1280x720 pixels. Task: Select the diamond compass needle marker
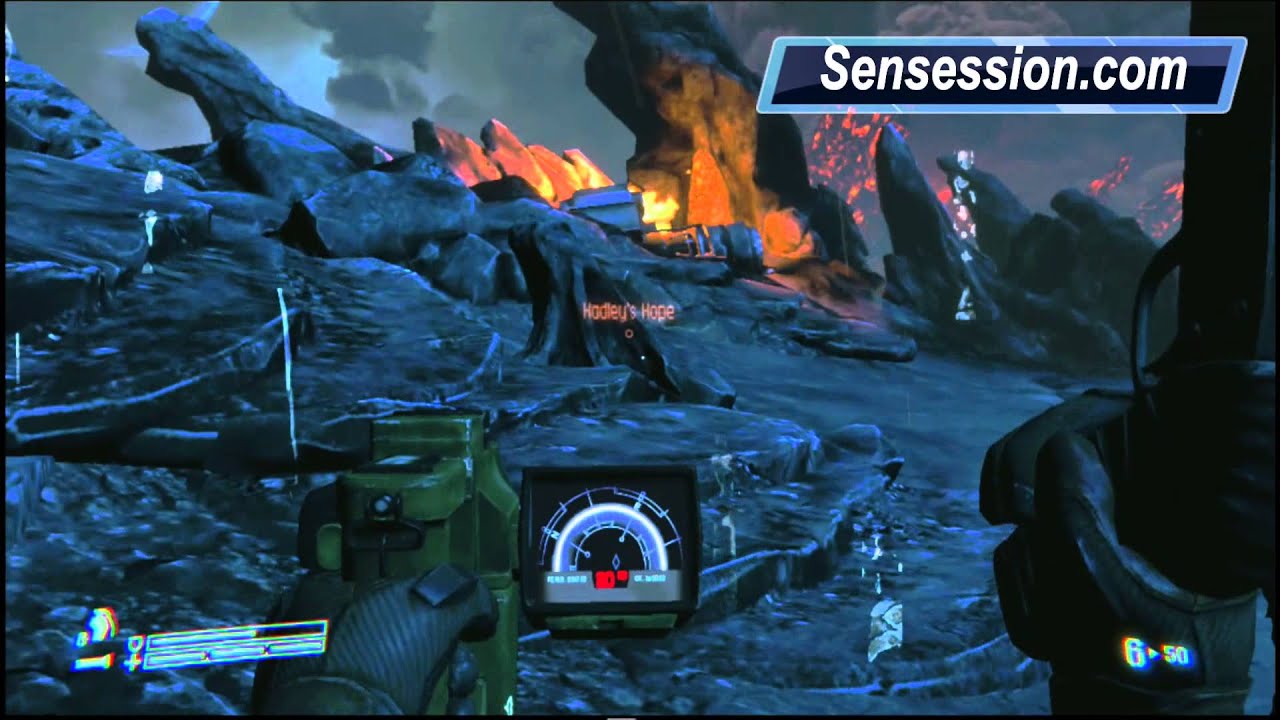coord(616,561)
